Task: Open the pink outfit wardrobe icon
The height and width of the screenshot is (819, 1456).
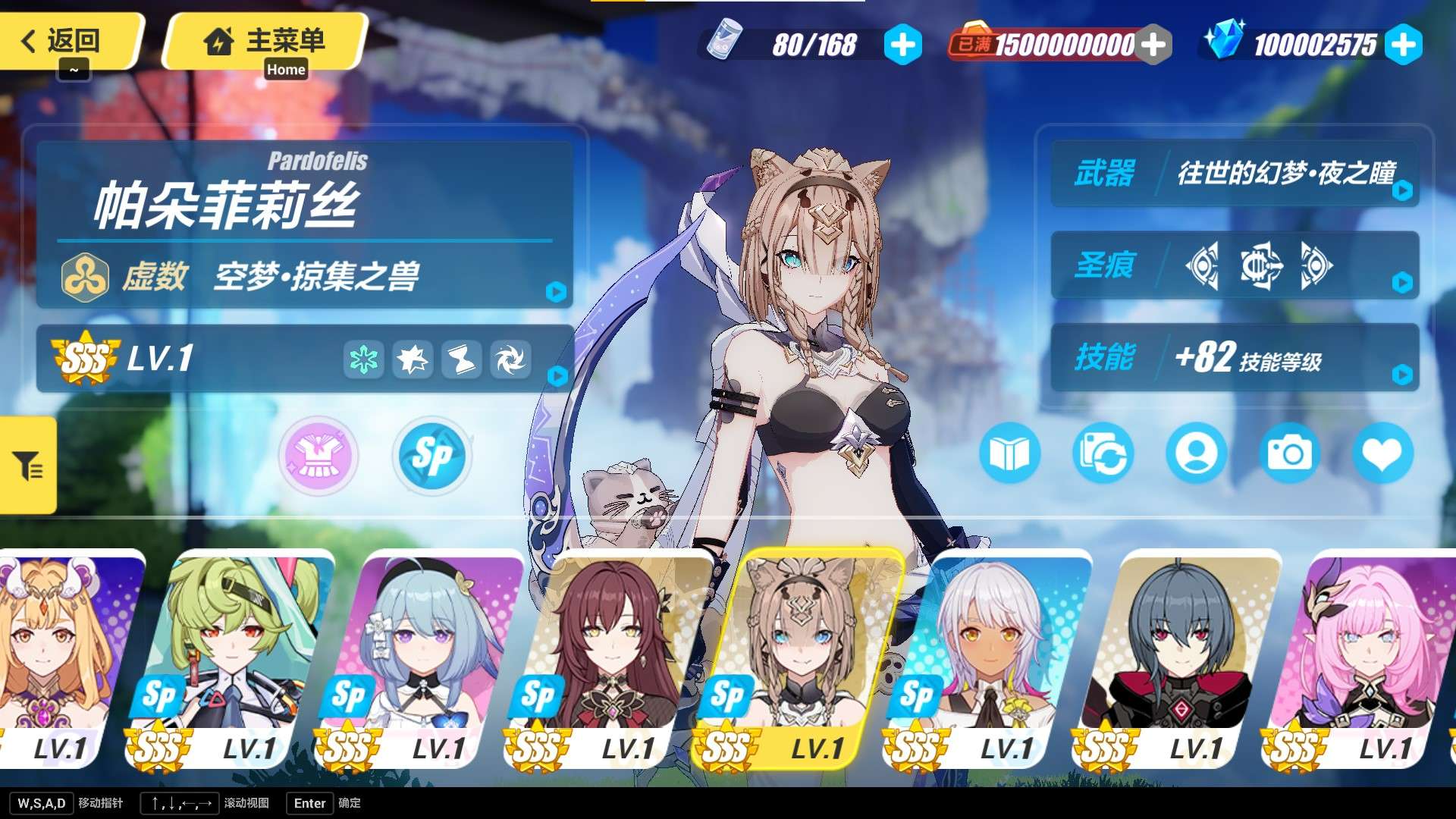Action: tap(318, 456)
